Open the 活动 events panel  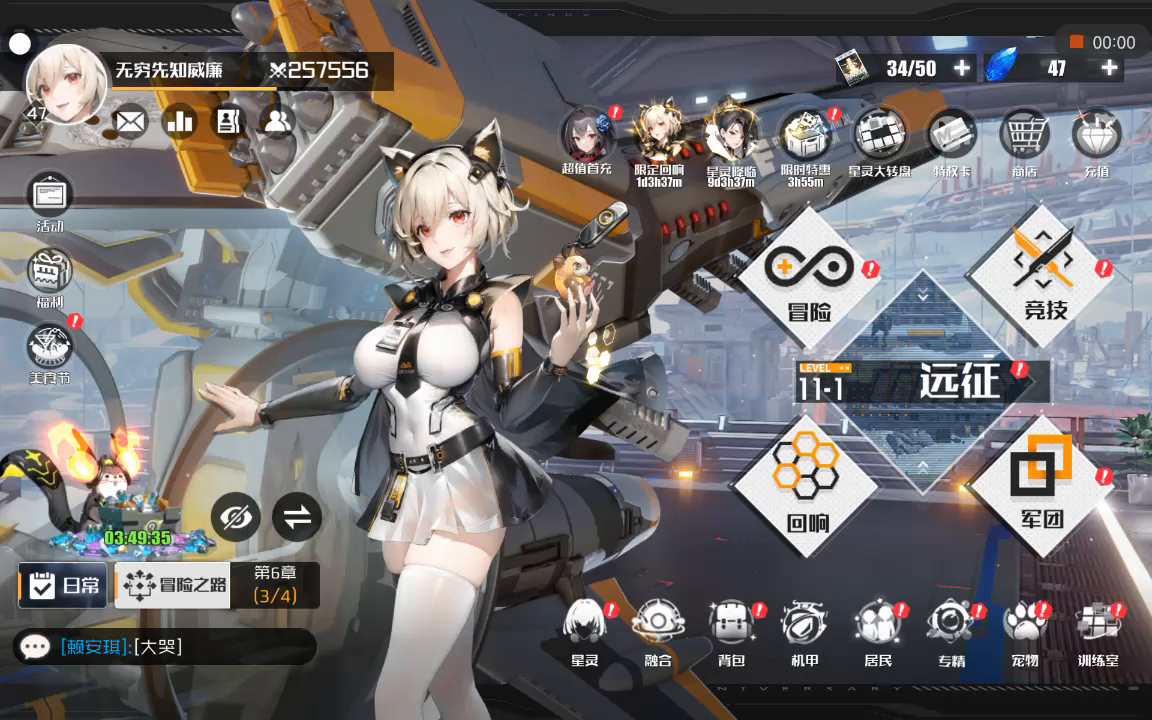pyautogui.click(x=50, y=201)
